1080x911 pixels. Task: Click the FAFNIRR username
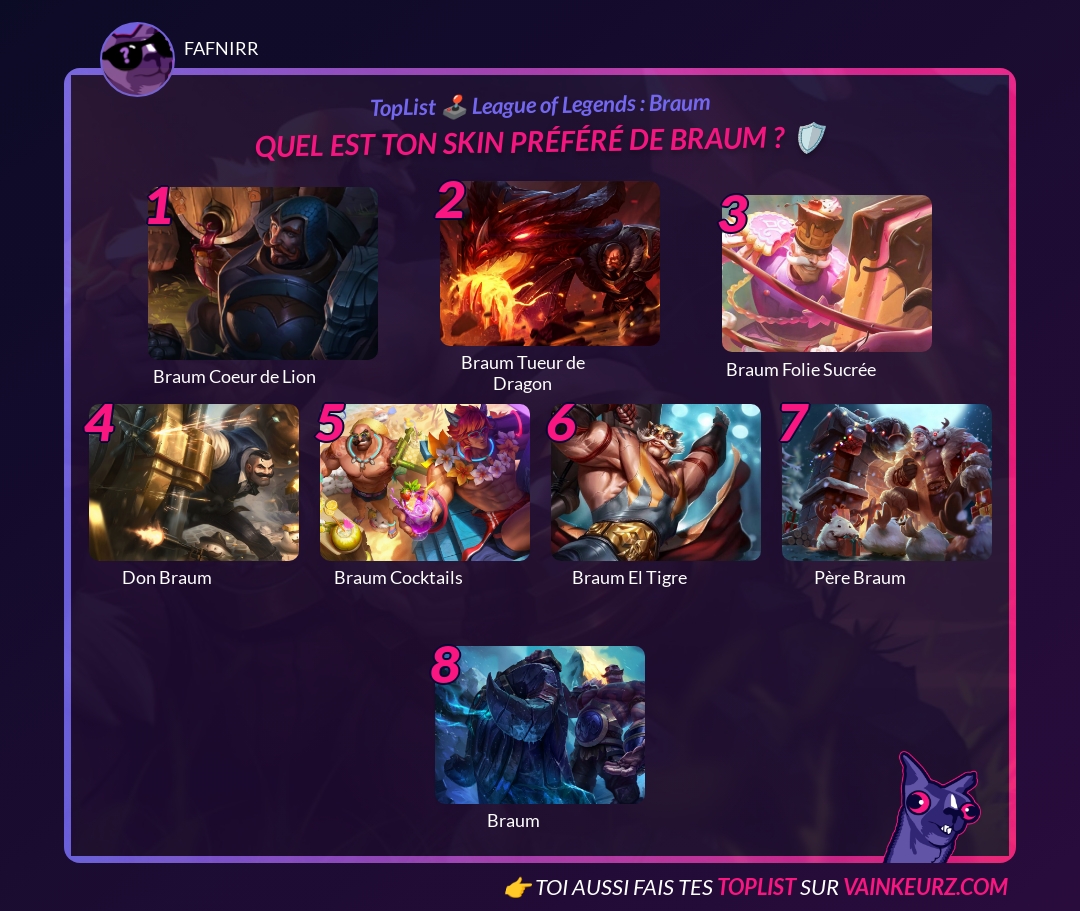click(221, 49)
